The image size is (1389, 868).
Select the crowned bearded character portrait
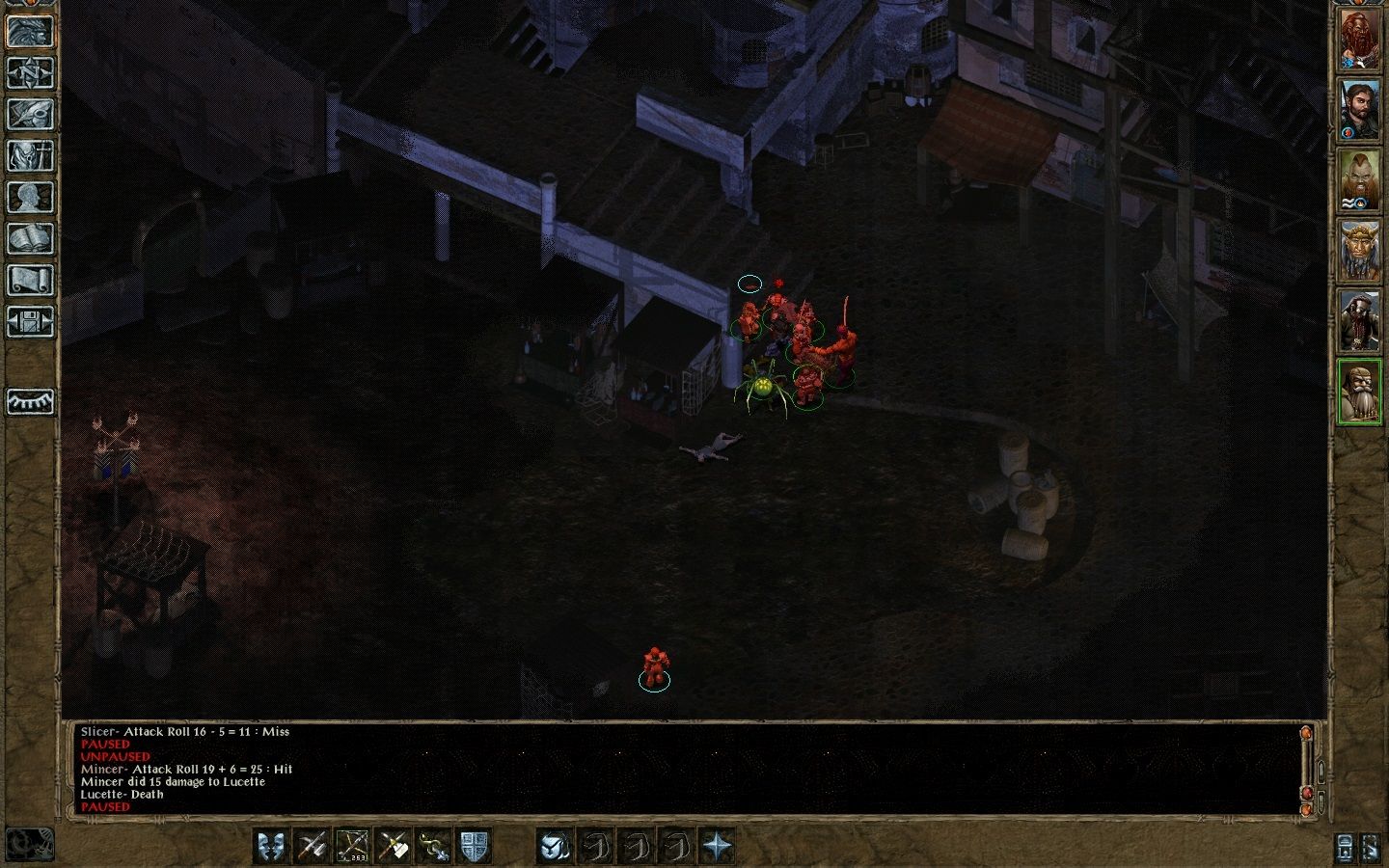[1359, 253]
